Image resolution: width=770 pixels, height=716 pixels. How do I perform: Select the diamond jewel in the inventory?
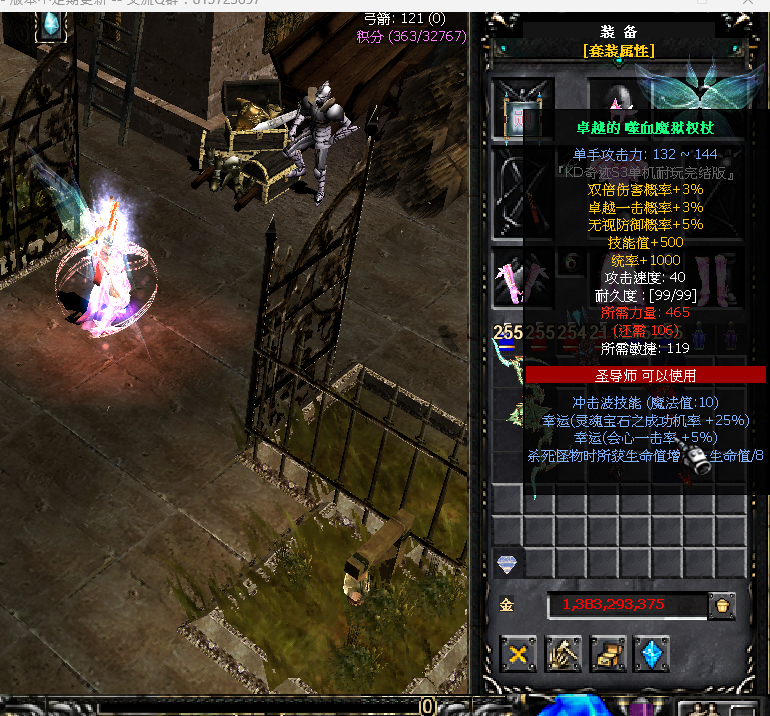(x=508, y=565)
